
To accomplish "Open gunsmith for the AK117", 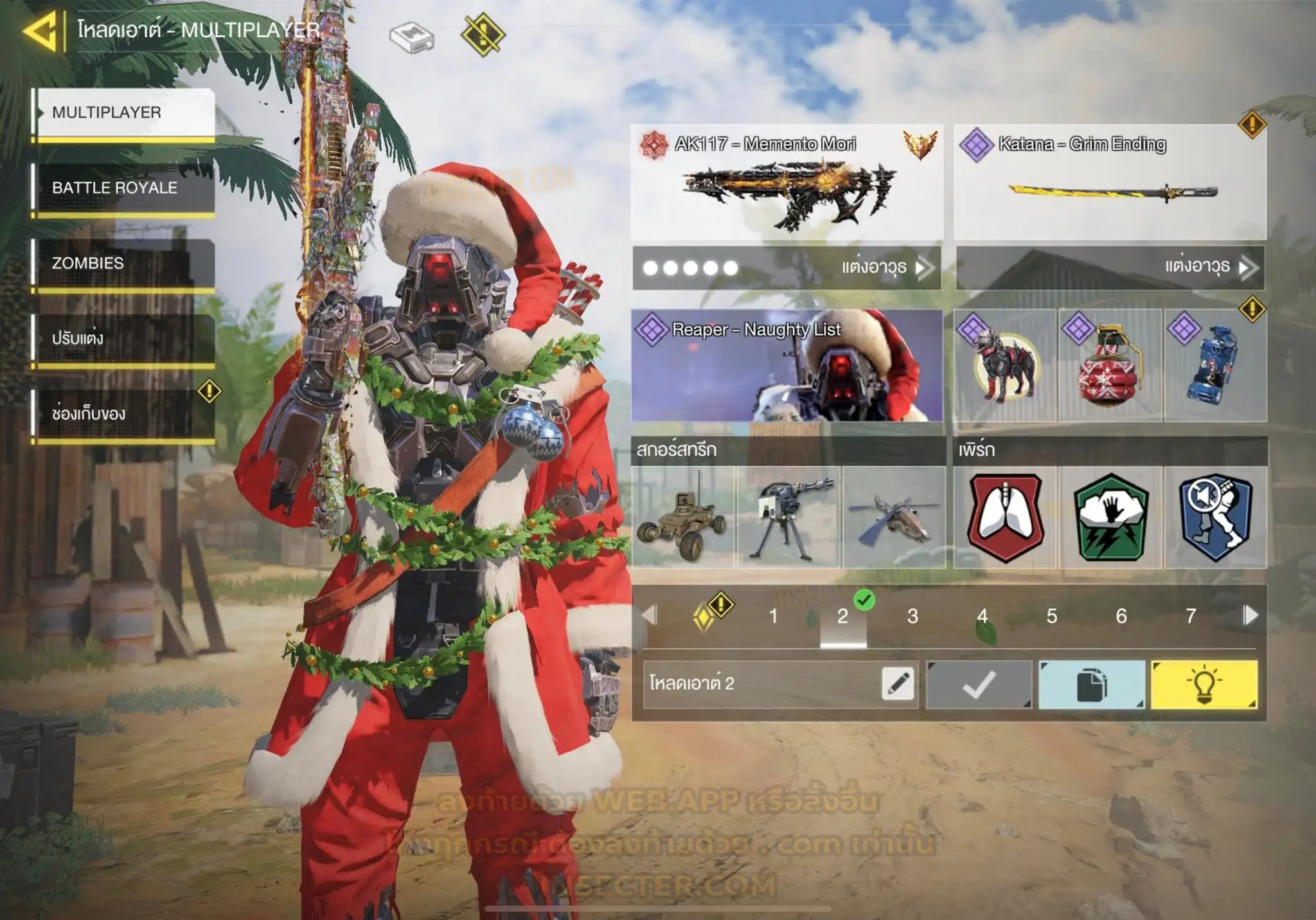I will [787, 267].
